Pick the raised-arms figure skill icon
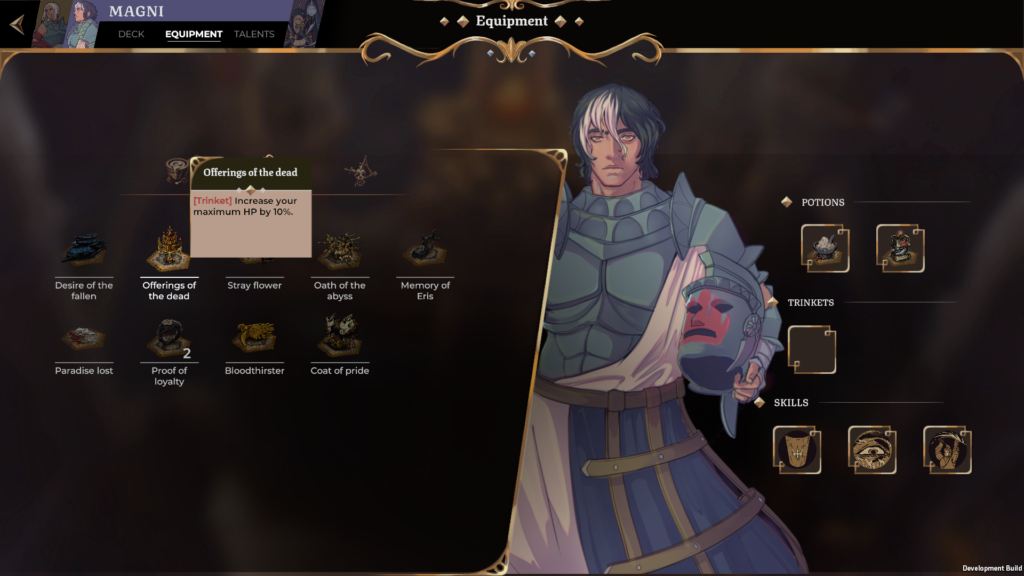Screen dimensions: 1024x576 (x=947, y=450)
